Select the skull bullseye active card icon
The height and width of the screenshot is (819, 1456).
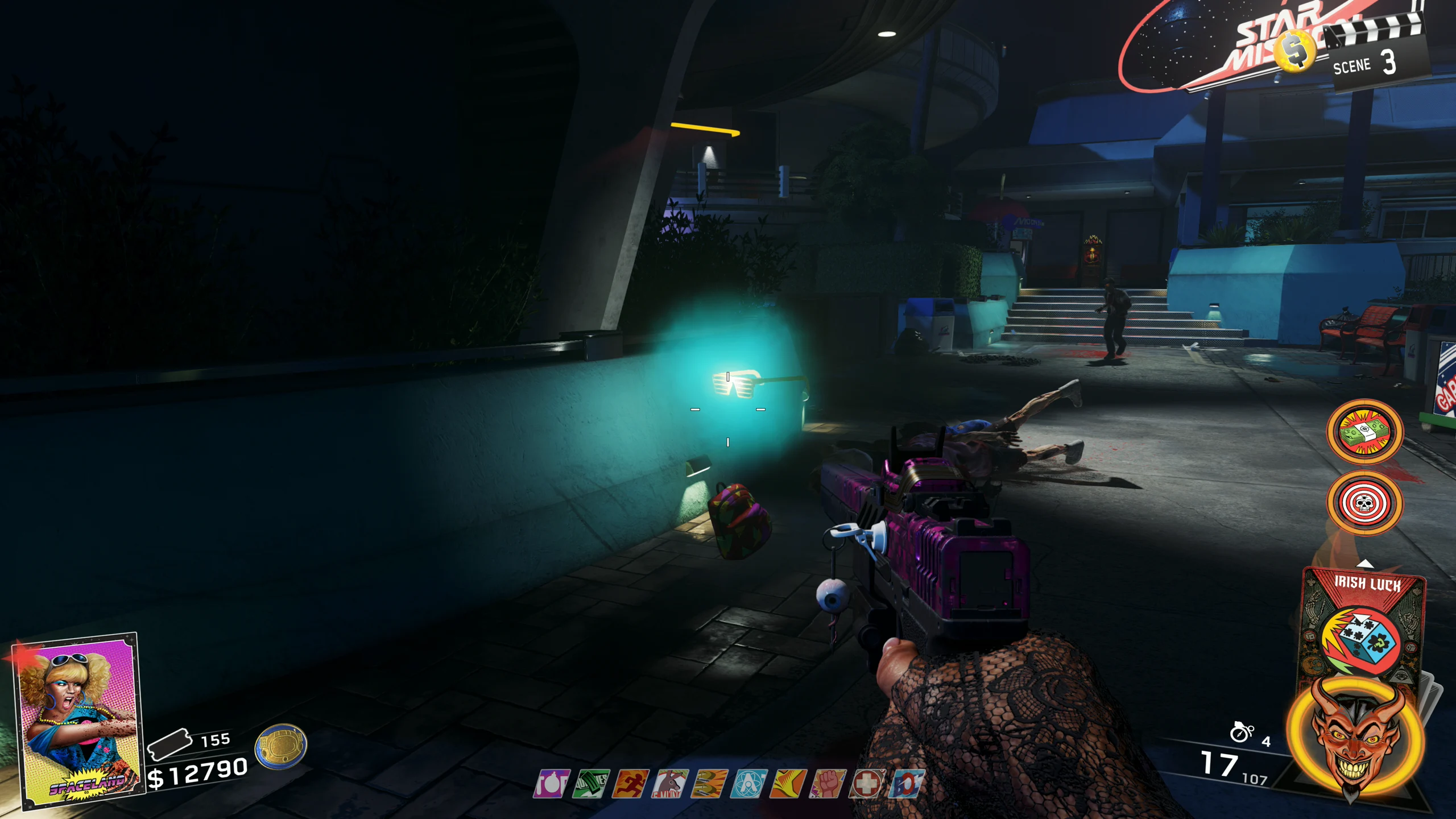click(1364, 503)
